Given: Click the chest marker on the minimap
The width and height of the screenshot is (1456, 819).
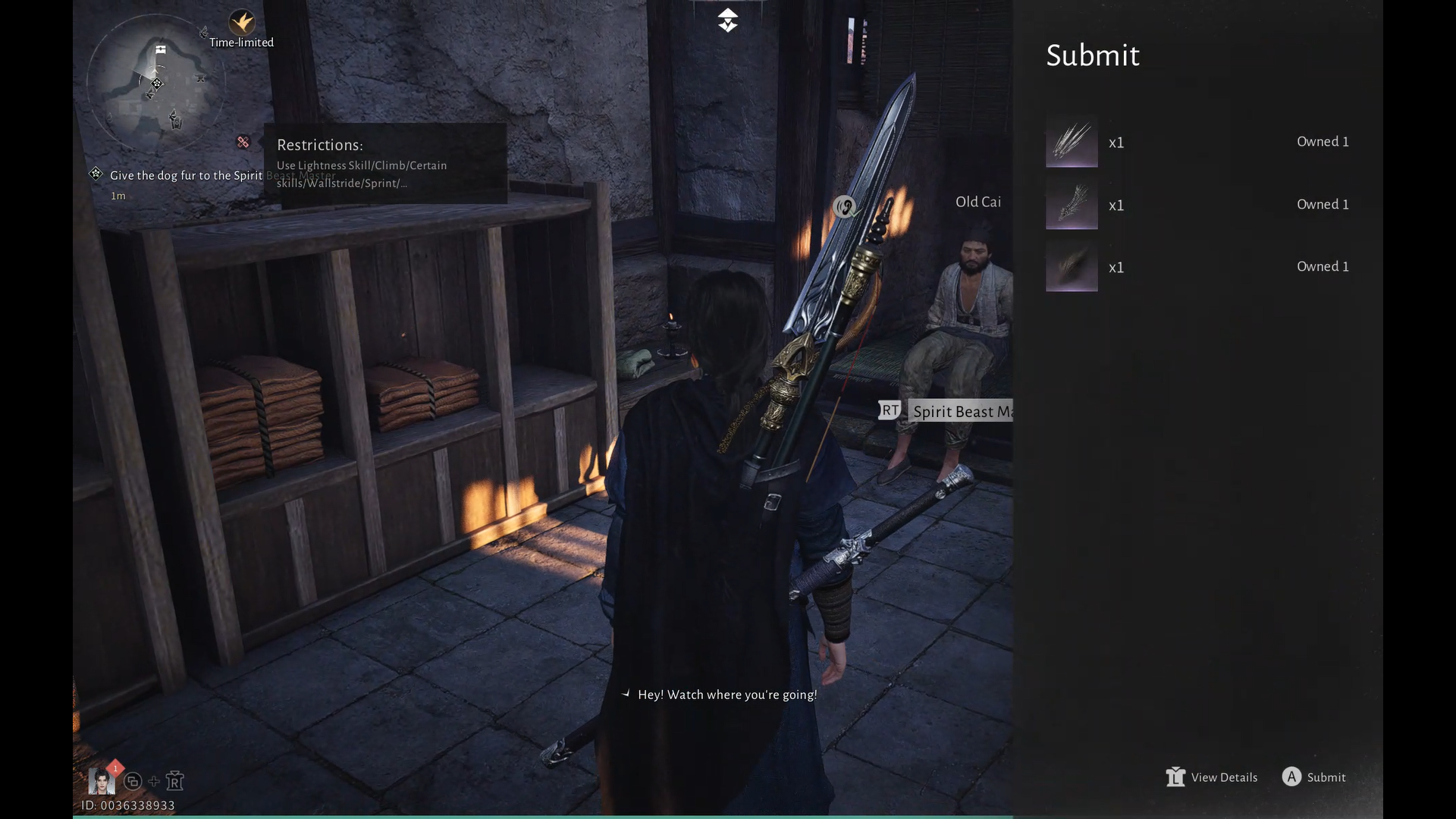Looking at the screenshot, I should 161,50.
